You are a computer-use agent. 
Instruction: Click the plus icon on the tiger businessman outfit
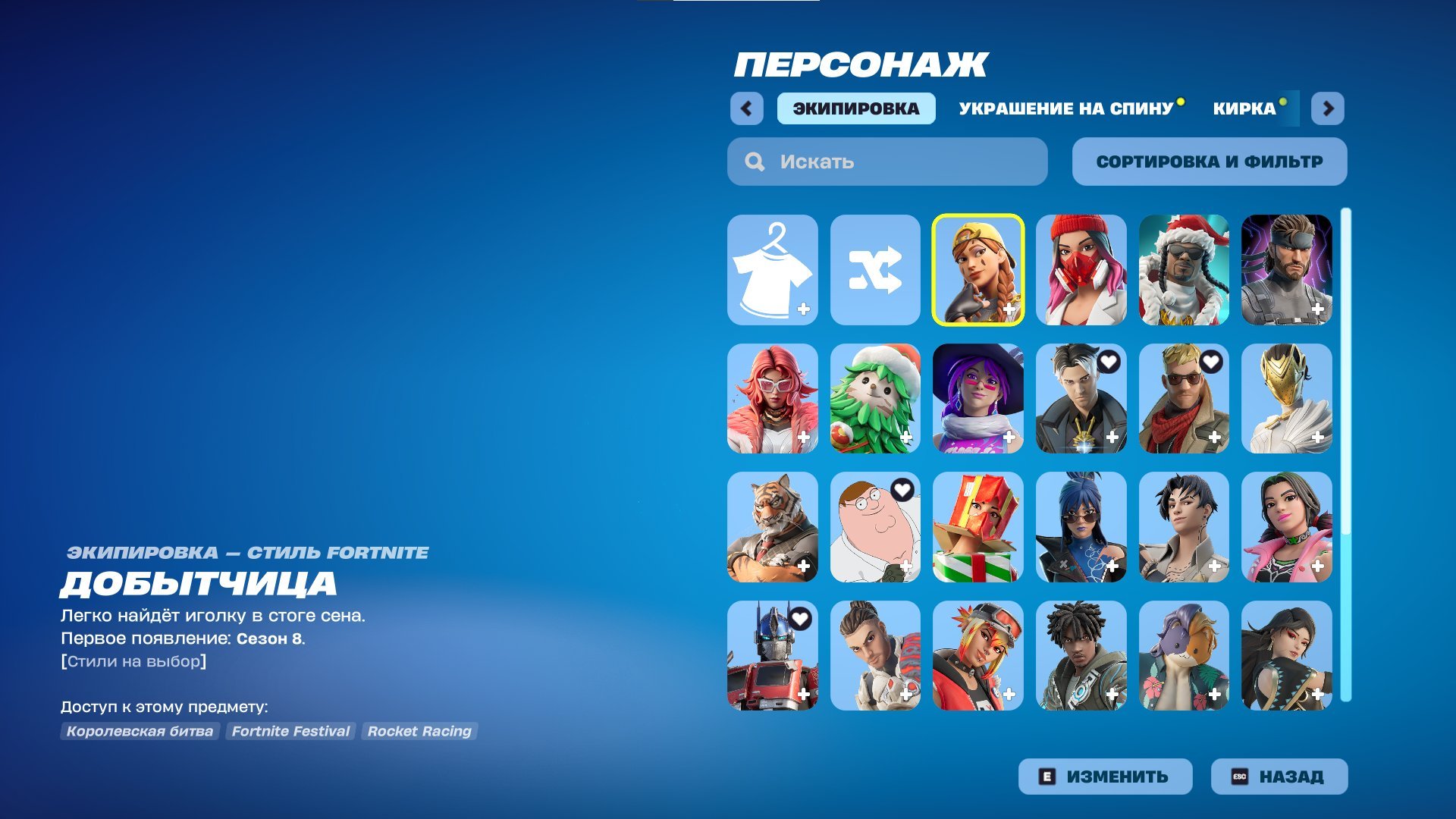[804, 565]
